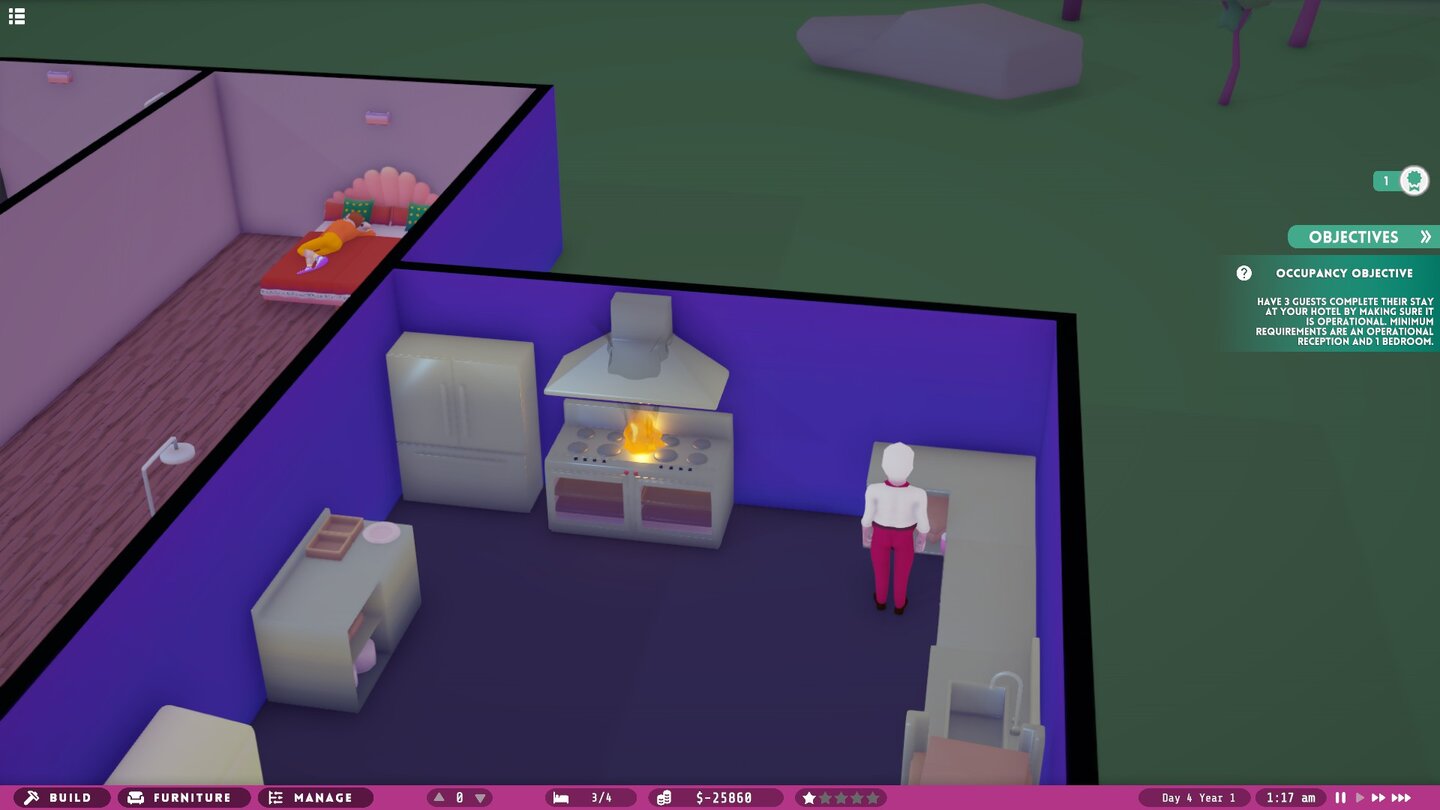Click the ribbon badge showing 1
Image resolution: width=1440 pixels, height=810 pixels.
point(1400,180)
